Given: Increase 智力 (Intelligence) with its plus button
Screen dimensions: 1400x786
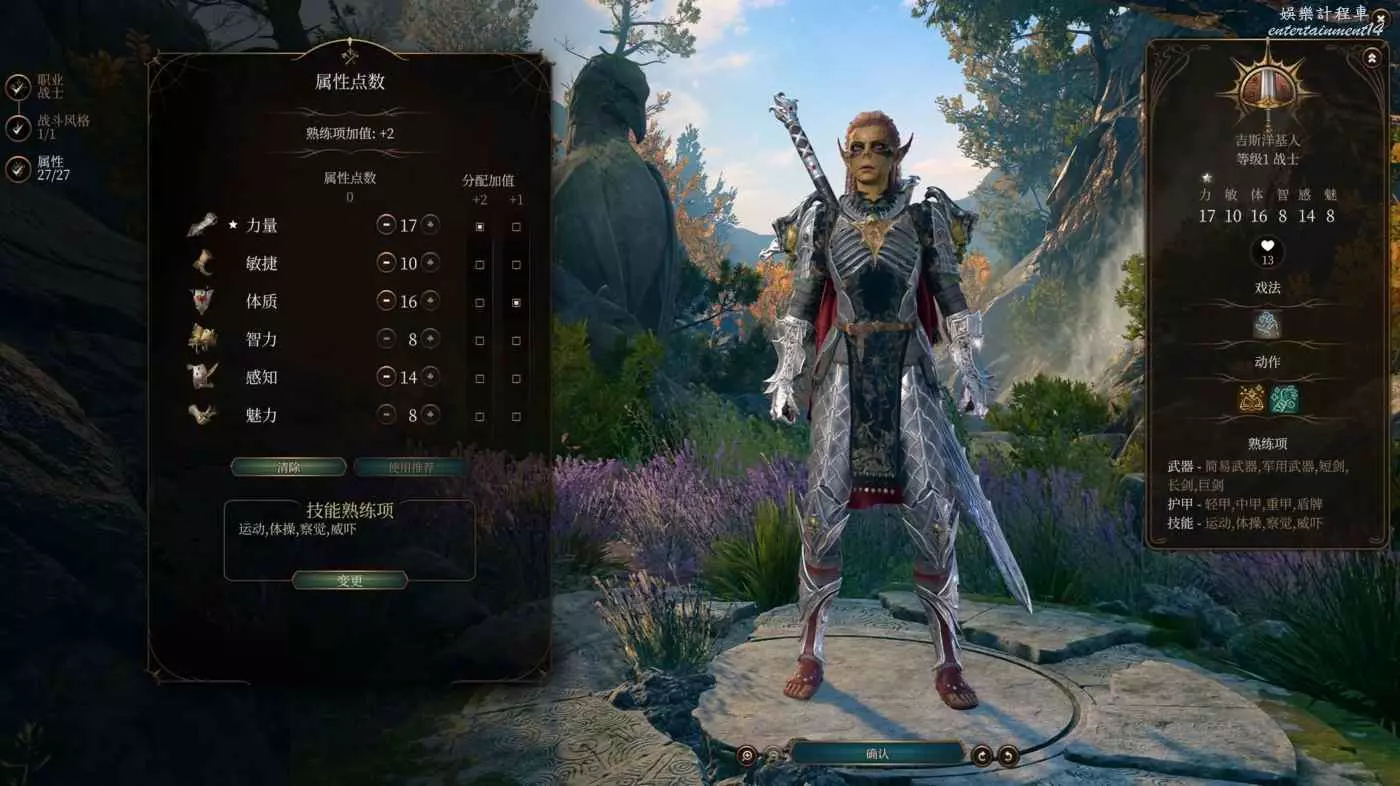Looking at the screenshot, I should pyautogui.click(x=430, y=339).
